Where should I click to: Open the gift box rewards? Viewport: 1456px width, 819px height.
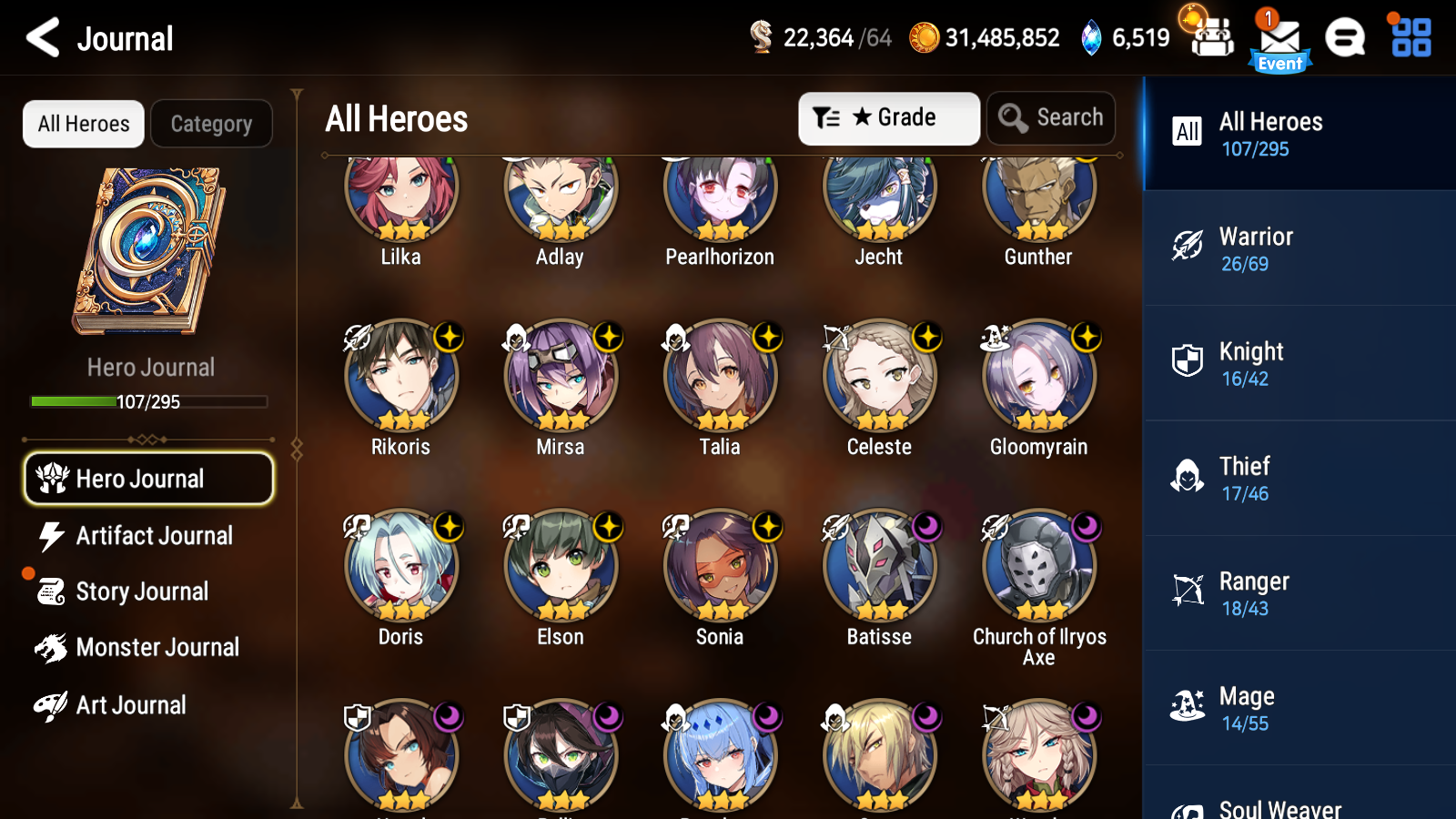tap(1210, 38)
